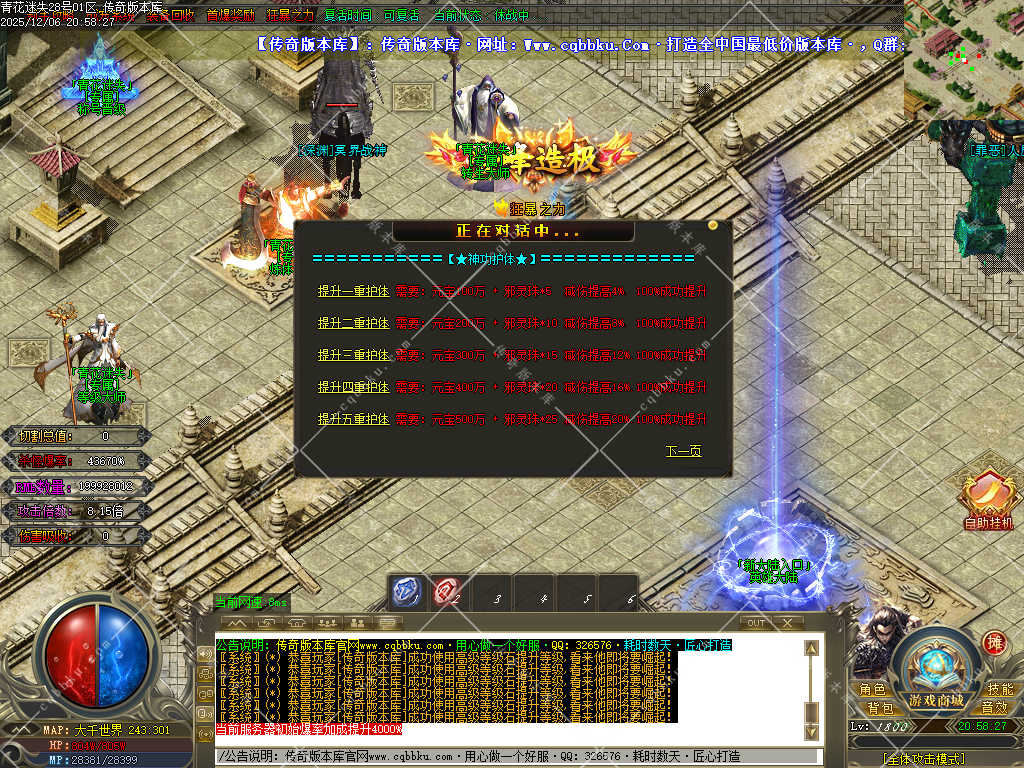
Task: Open the 背包 bag
Action: tap(880, 707)
